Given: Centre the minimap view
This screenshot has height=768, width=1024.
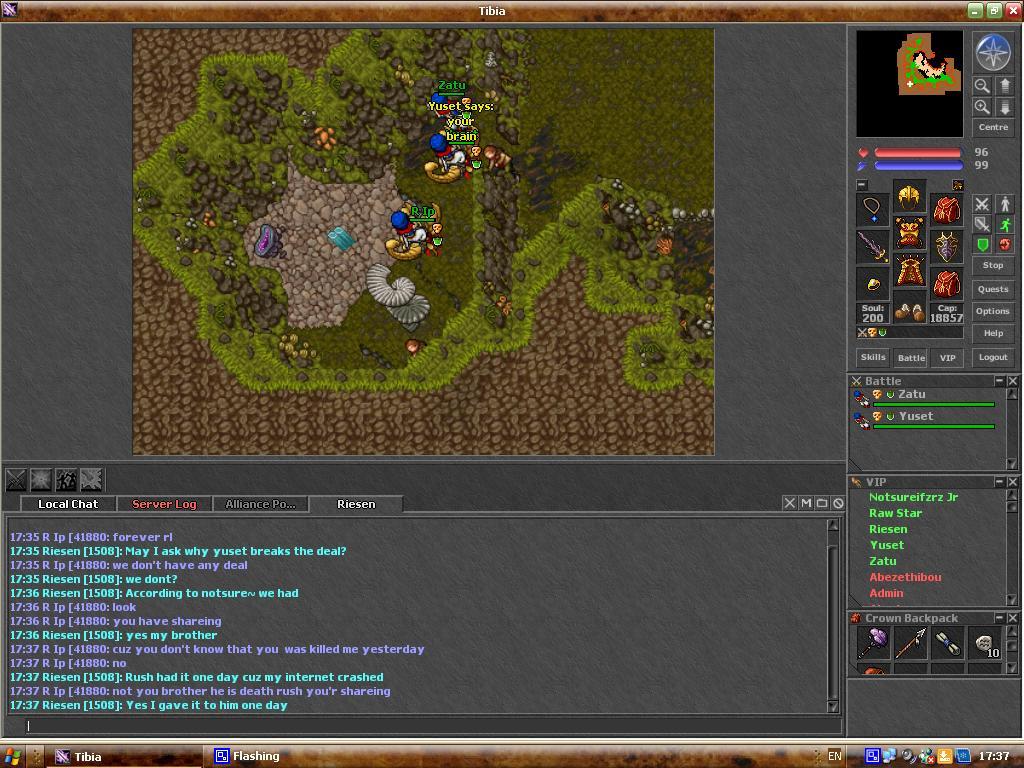Looking at the screenshot, I should click(992, 127).
